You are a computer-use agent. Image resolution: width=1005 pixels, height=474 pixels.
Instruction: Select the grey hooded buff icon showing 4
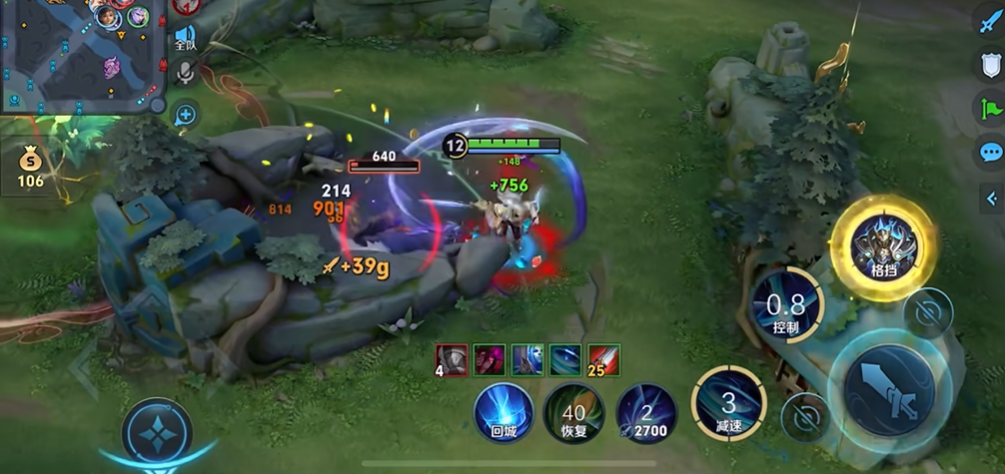pyautogui.click(x=451, y=359)
